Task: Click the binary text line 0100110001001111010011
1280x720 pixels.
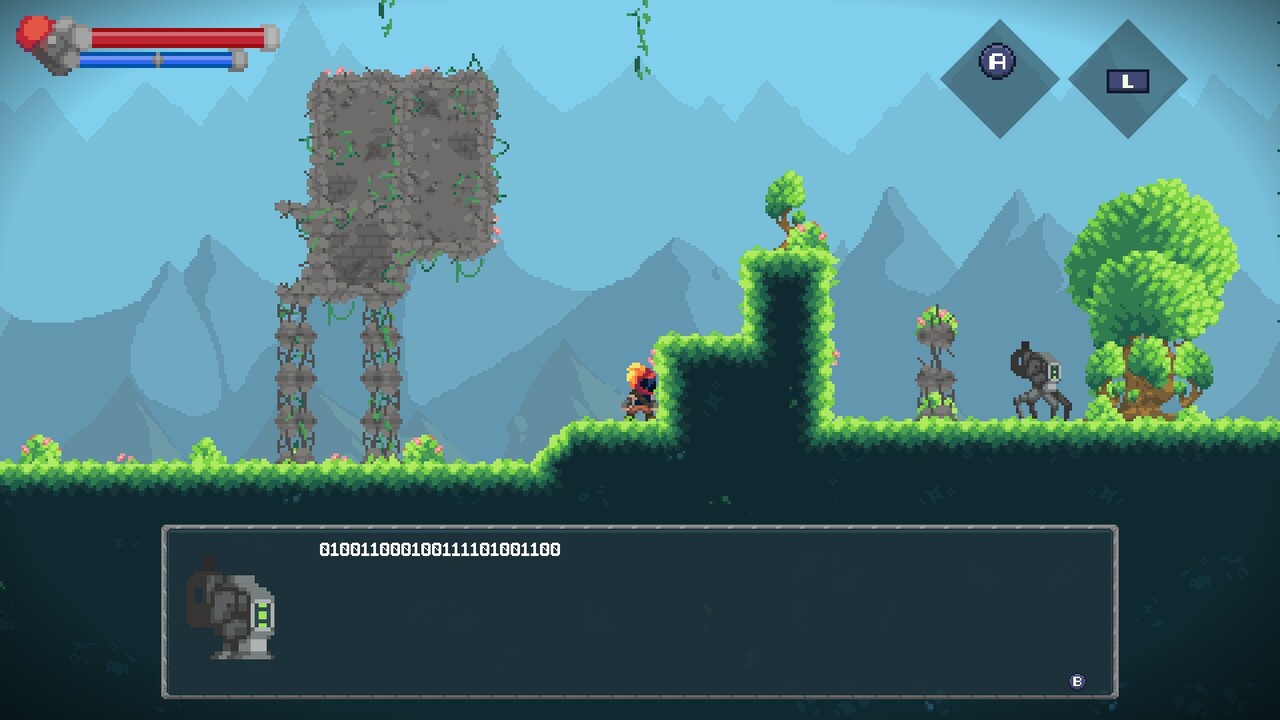Action: coord(440,548)
